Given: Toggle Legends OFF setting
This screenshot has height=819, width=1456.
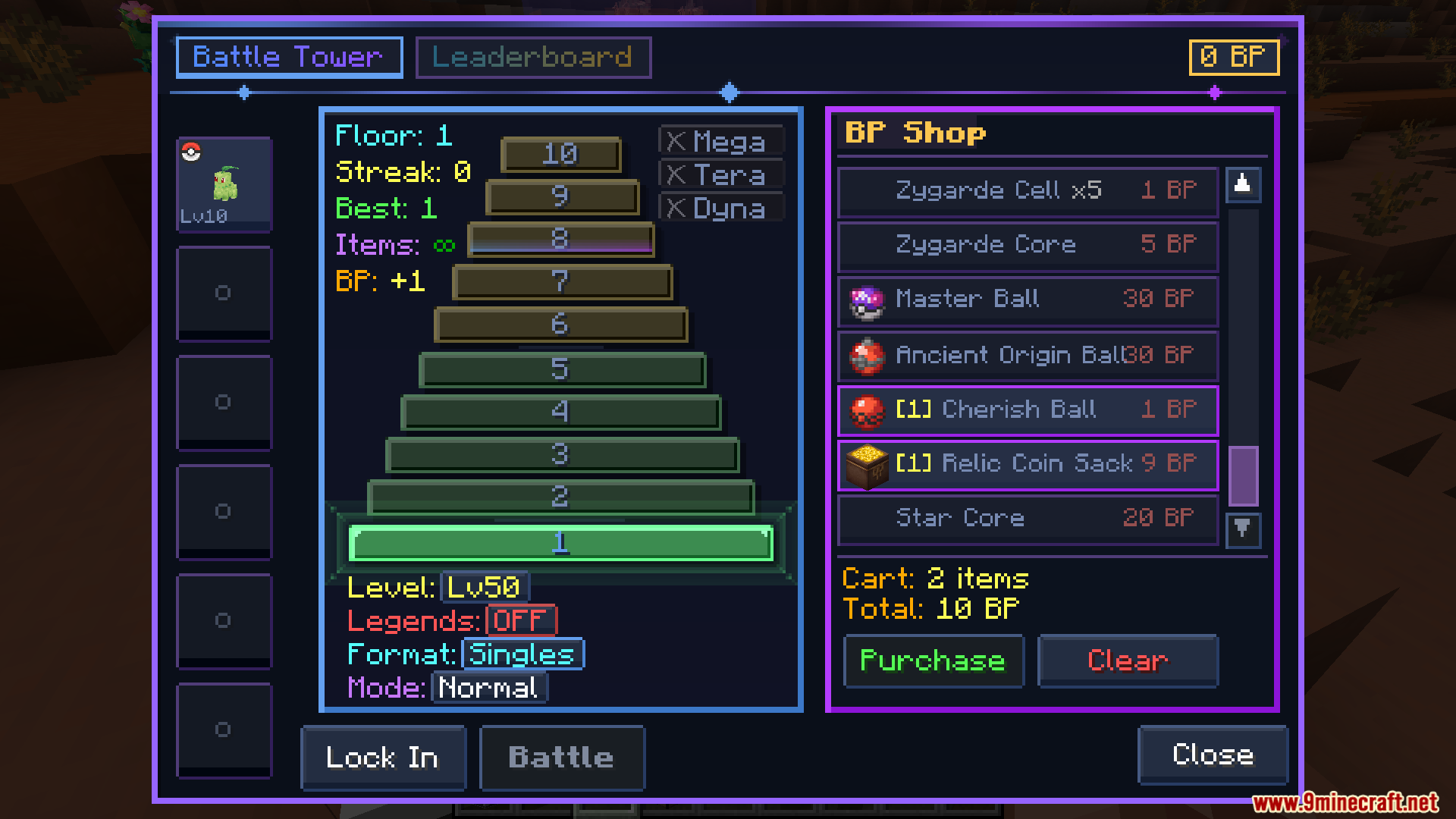Looking at the screenshot, I should pos(521,620).
